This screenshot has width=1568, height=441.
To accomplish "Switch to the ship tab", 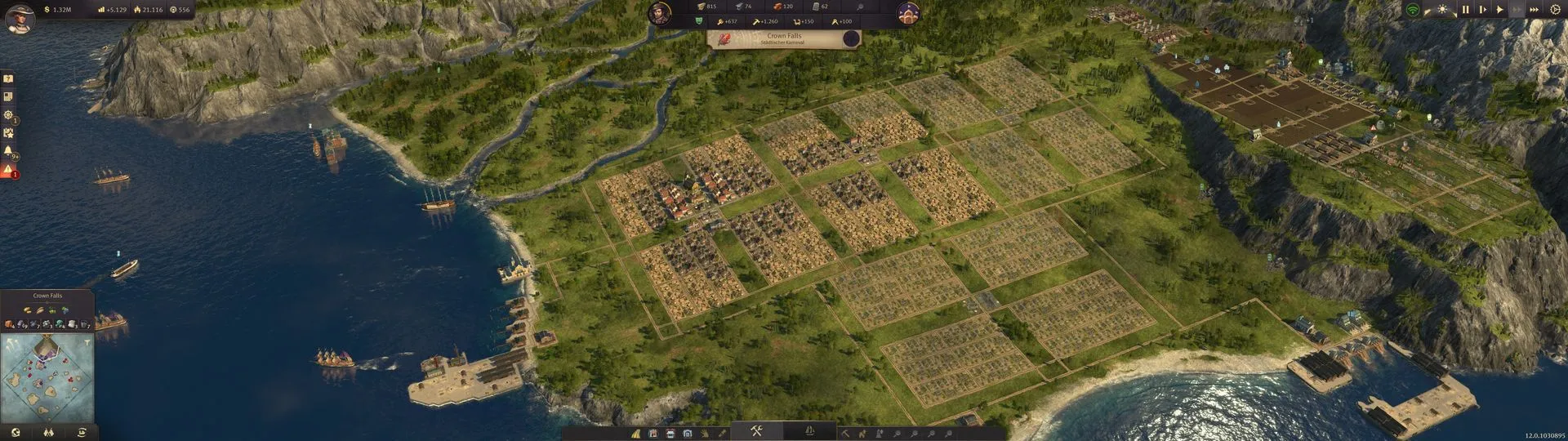I will point(809,431).
